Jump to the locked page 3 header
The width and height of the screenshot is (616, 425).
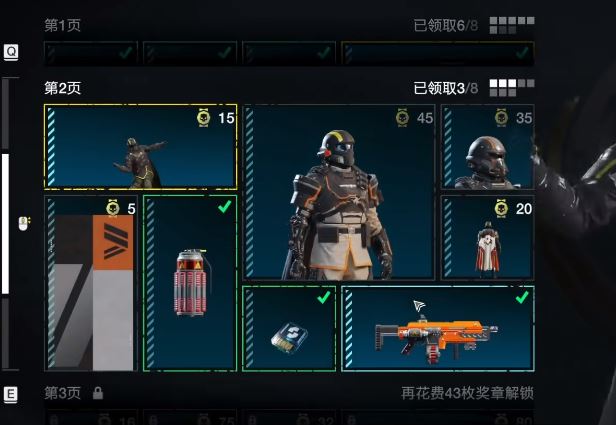click(62, 394)
